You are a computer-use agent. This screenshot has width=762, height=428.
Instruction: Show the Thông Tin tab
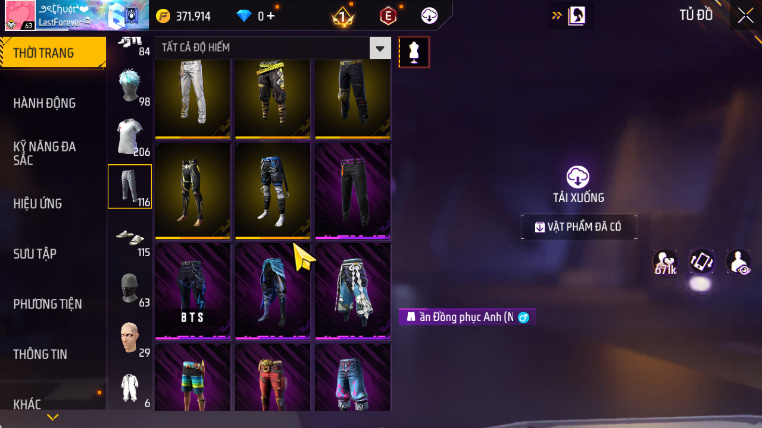click(40, 354)
